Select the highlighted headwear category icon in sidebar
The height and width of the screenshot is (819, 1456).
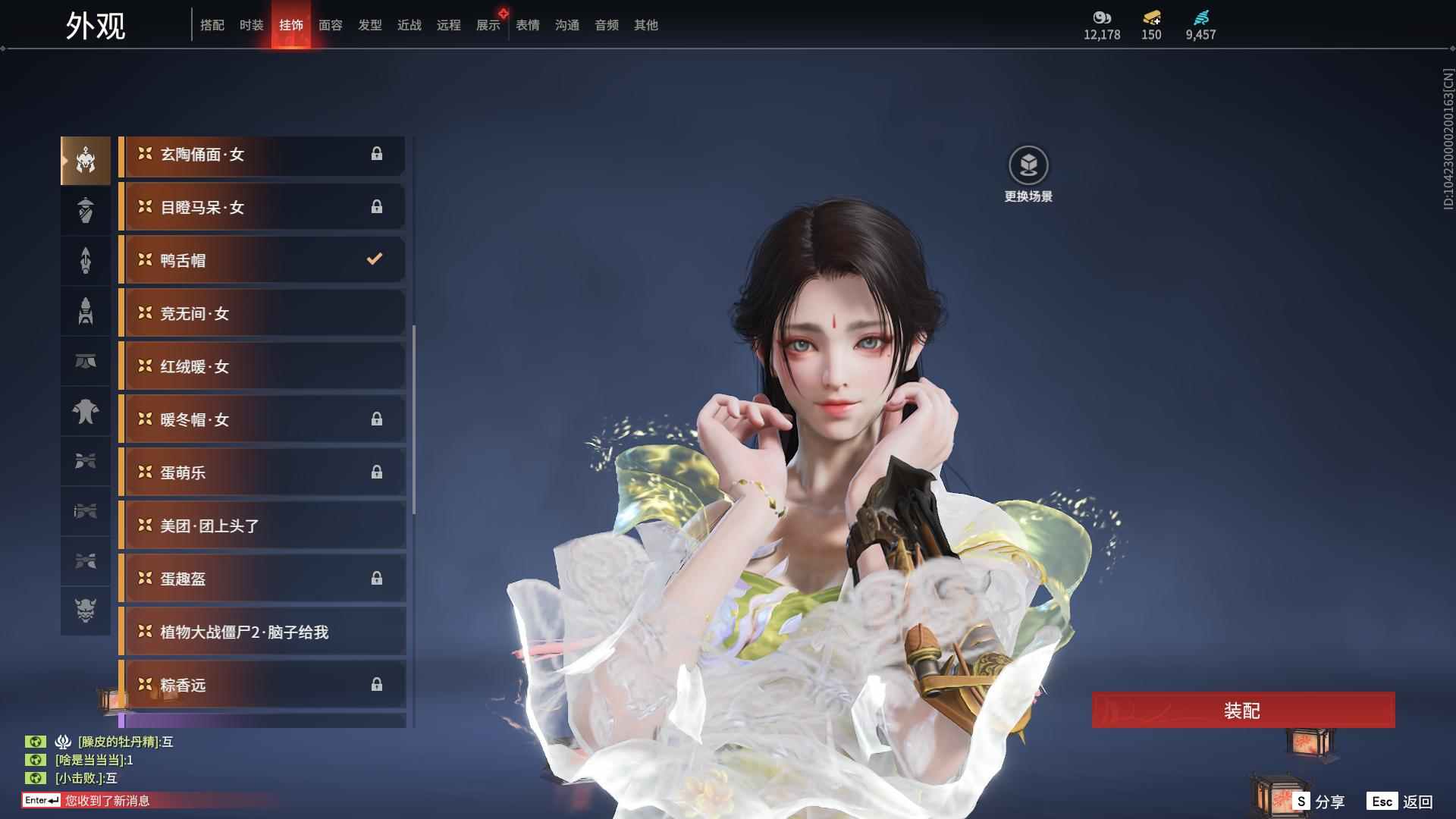coord(85,160)
